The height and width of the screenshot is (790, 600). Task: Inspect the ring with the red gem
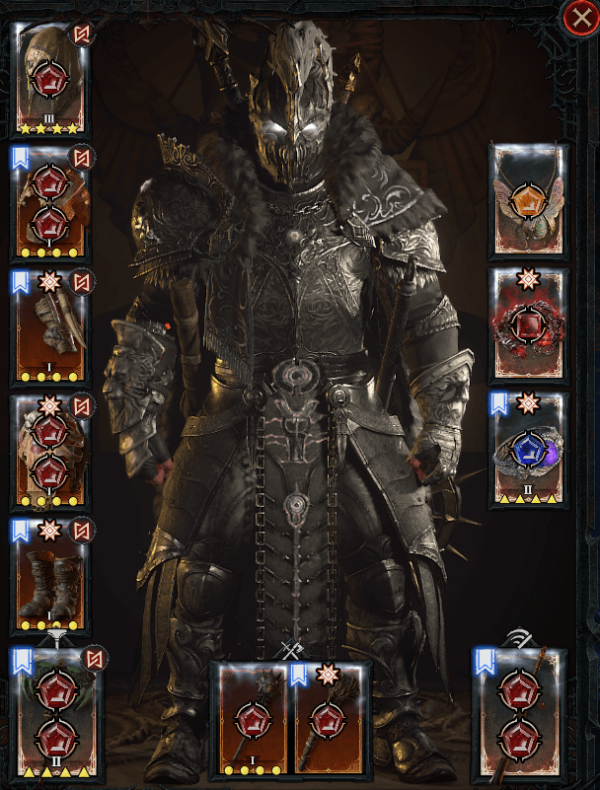coord(528,325)
